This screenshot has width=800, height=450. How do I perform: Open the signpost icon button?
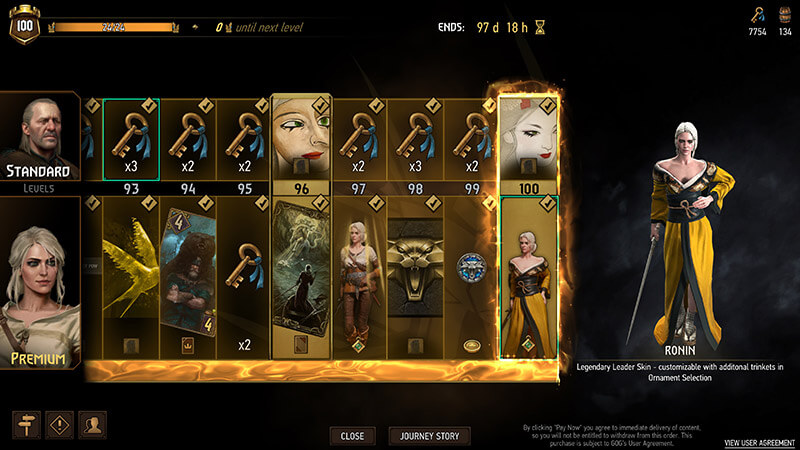tap(27, 423)
